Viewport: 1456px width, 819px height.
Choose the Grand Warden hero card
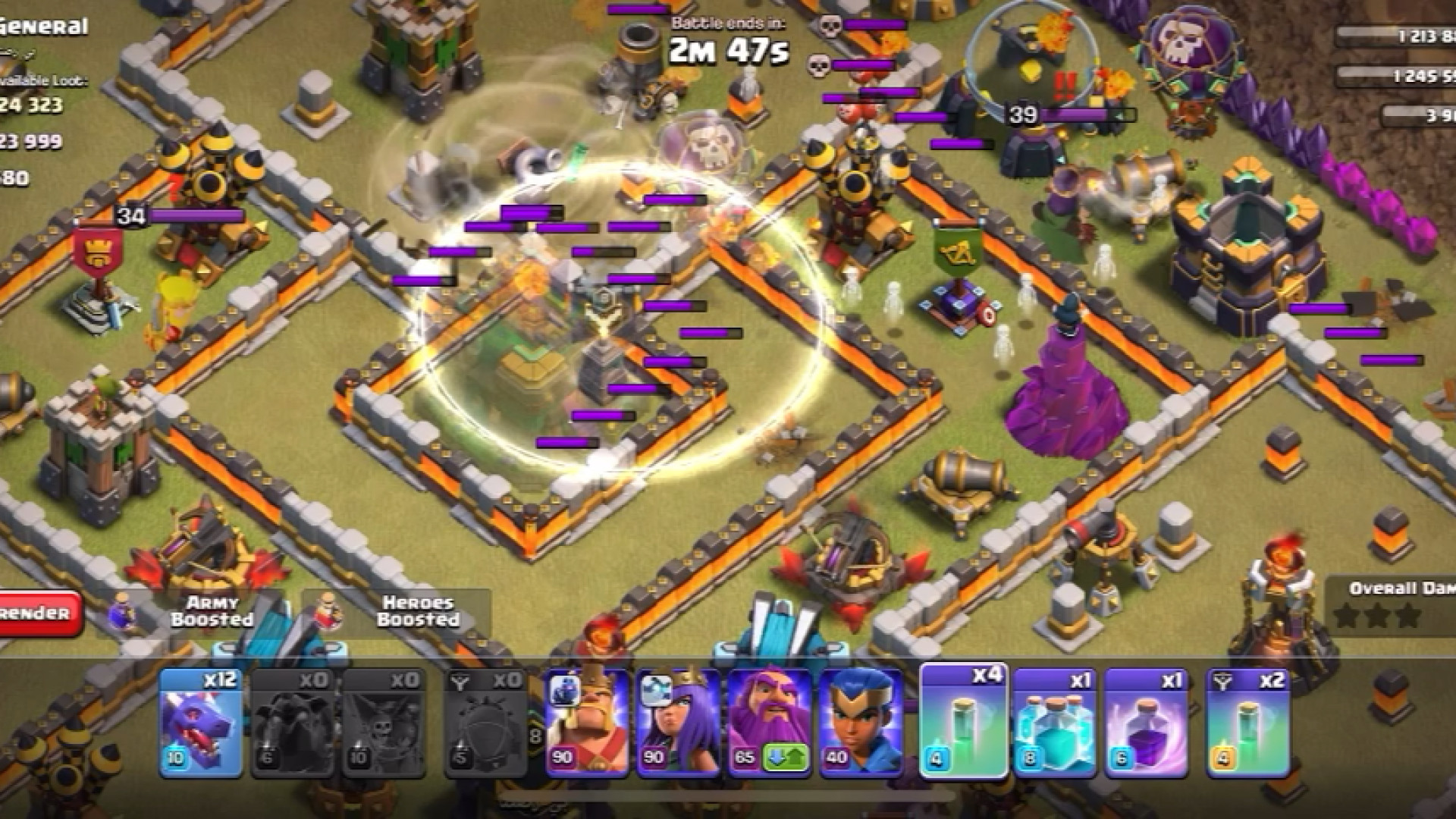click(769, 722)
